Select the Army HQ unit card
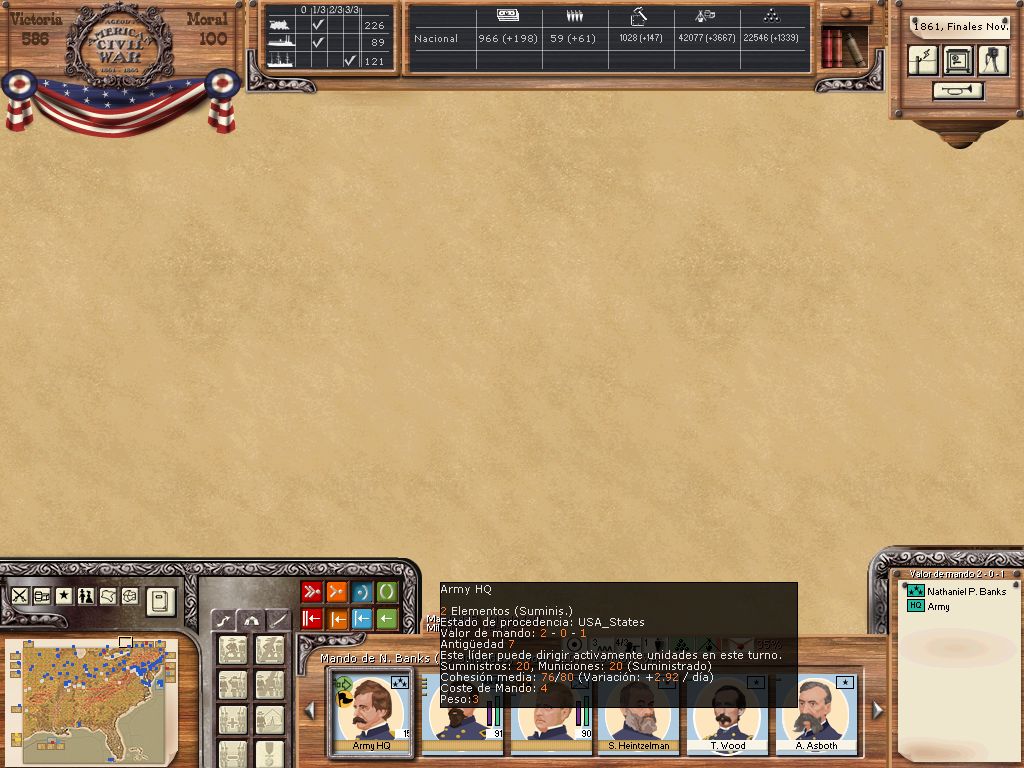 (369, 714)
